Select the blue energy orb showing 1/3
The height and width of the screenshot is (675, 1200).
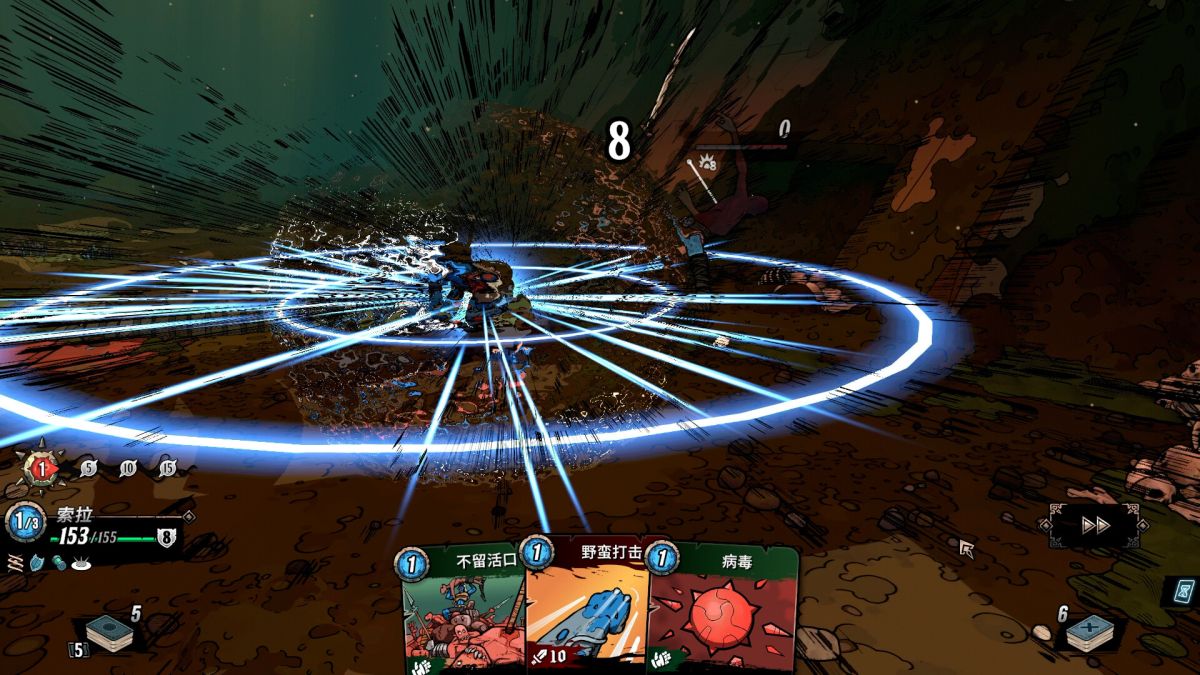(x=24, y=522)
